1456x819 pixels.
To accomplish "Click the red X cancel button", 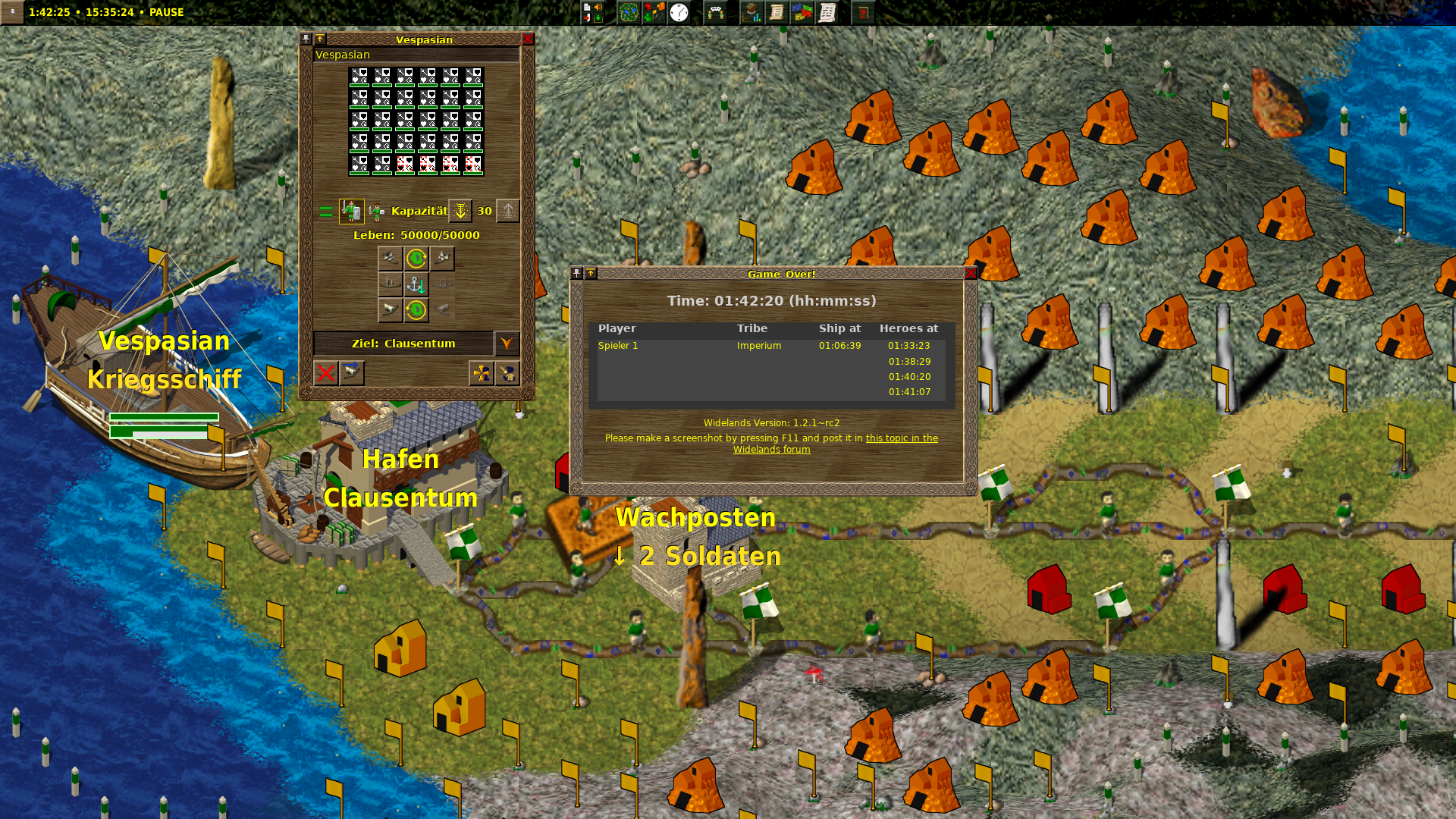I will click(x=326, y=373).
